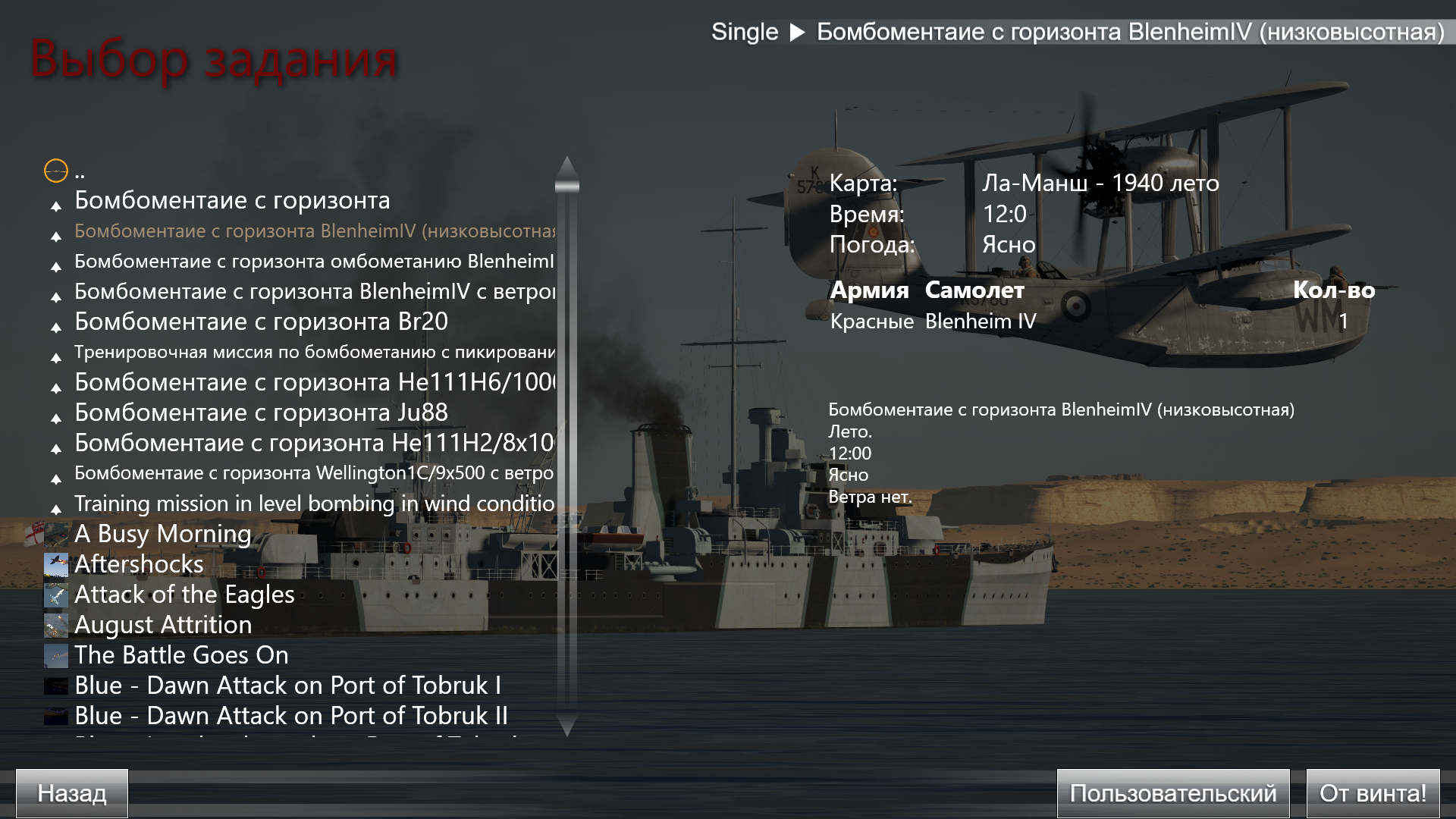Go back with the Назад button
1456x819 pixels.
[x=72, y=793]
